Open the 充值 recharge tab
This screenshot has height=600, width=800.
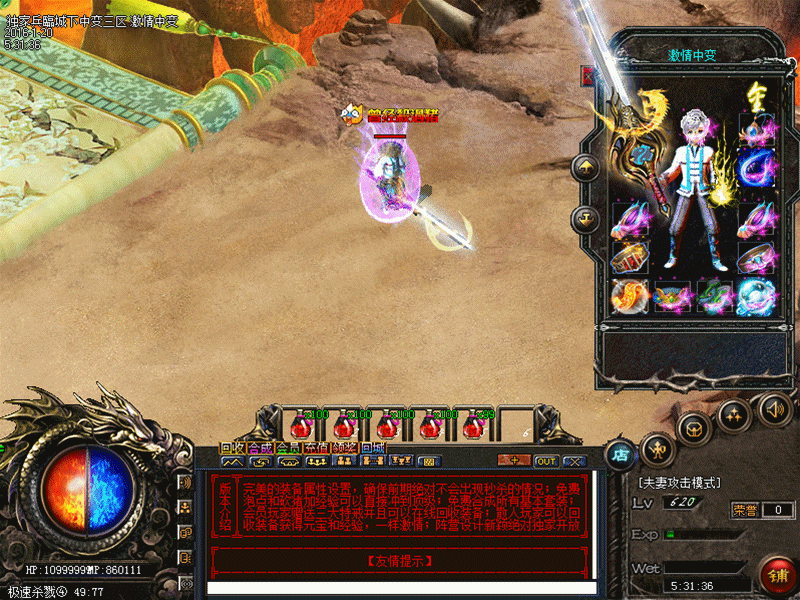coord(317,447)
